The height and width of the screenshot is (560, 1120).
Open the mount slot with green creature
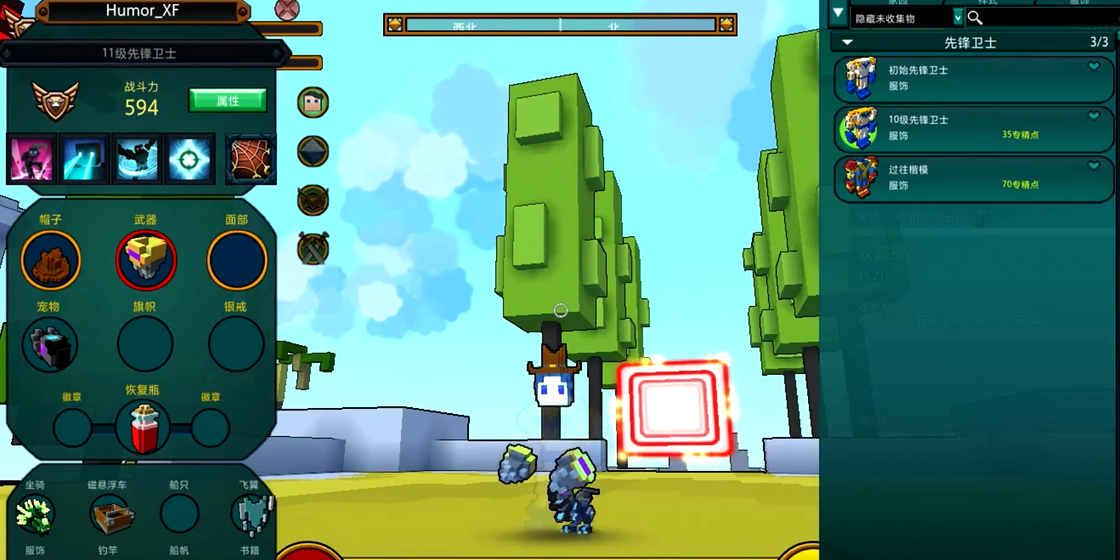(35, 515)
